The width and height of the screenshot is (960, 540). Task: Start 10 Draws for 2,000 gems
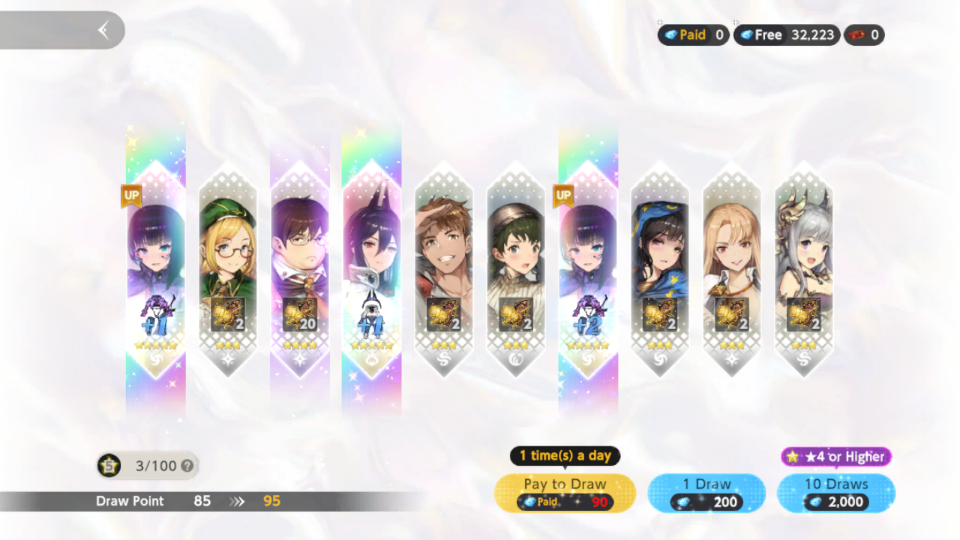point(835,492)
